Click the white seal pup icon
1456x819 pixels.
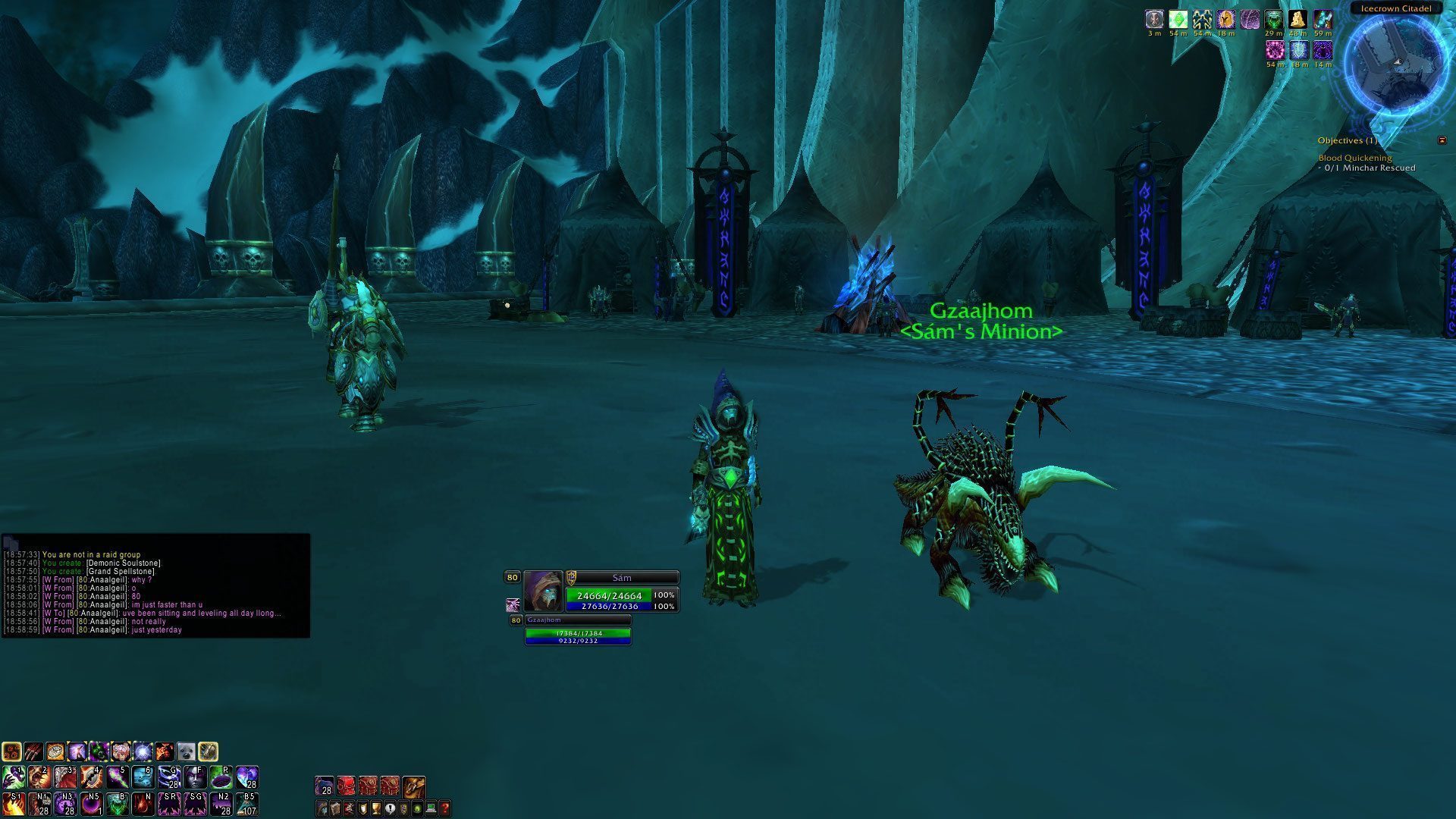(x=186, y=752)
